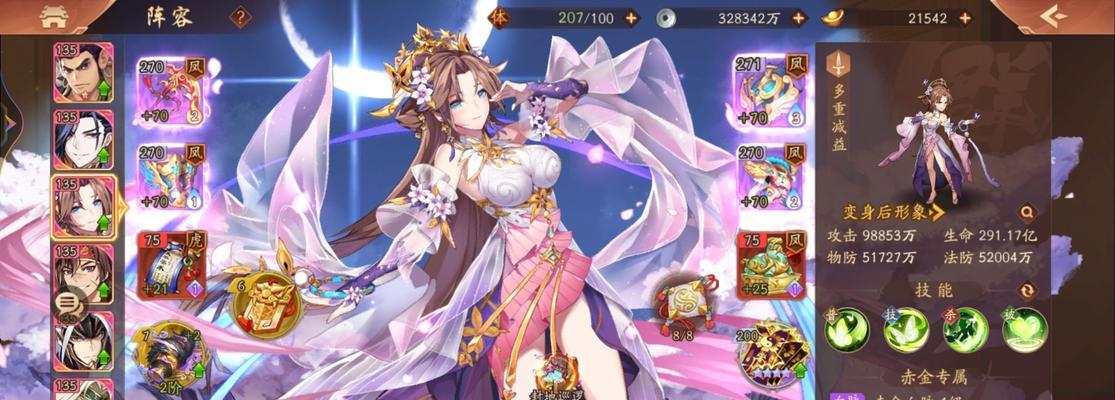The image size is (1115, 400).
Task: Inspect hero stats with the magnifier icon
Action: 1027,212
